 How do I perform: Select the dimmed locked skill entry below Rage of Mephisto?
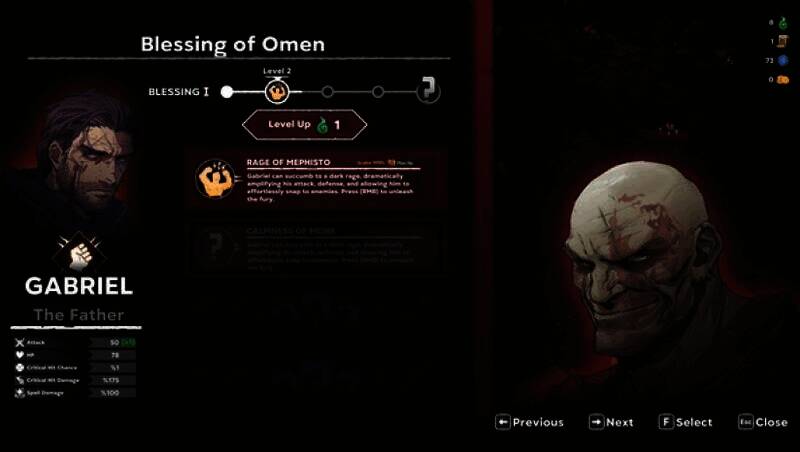317,247
